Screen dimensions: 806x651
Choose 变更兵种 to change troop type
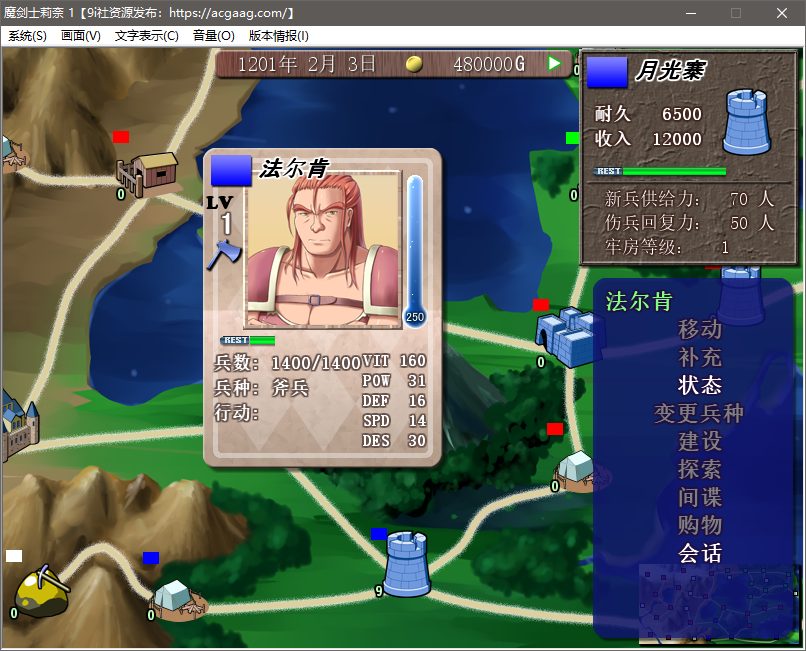(x=700, y=413)
